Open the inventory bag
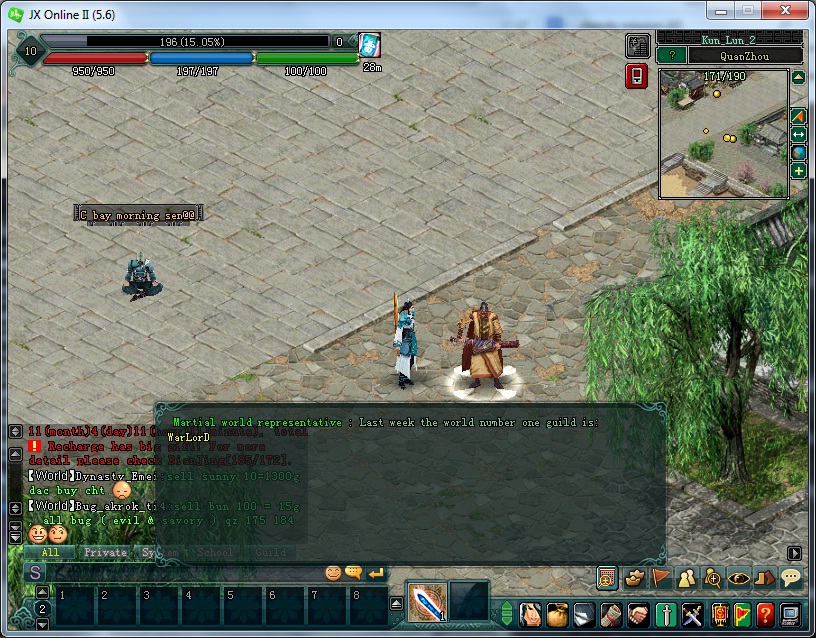 (x=556, y=613)
